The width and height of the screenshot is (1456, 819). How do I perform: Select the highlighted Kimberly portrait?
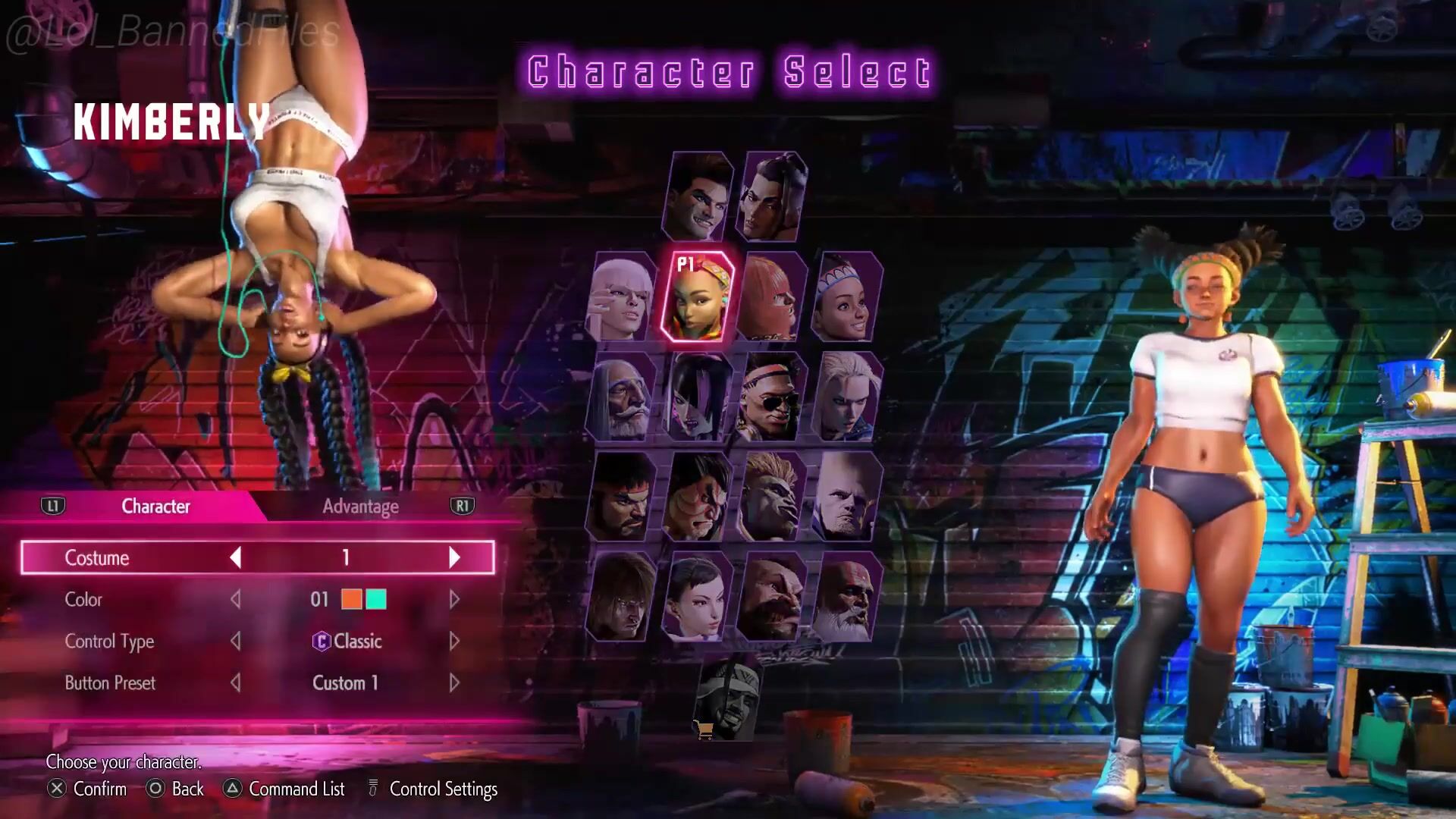pos(696,297)
